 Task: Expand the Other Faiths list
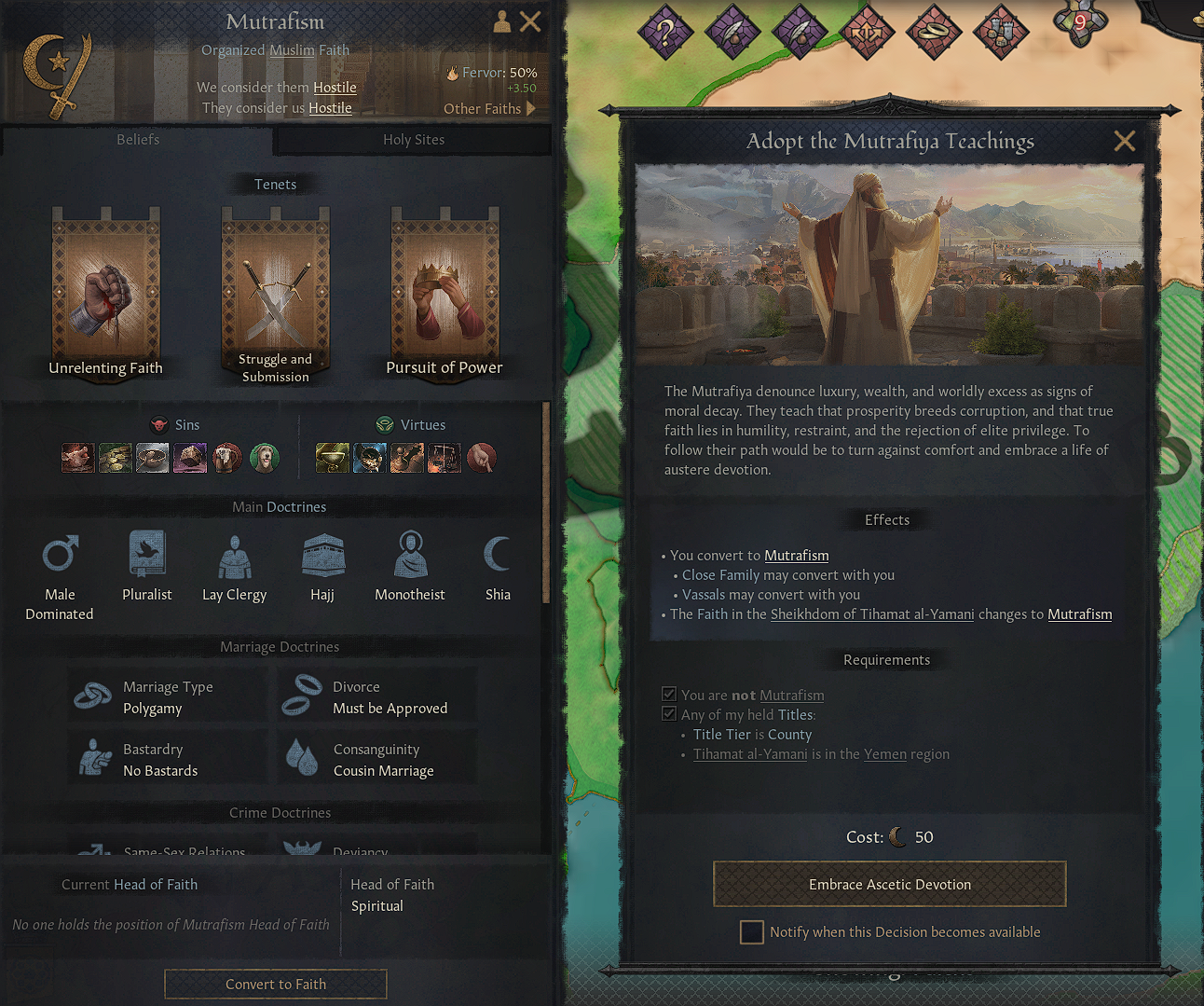point(488,108)
